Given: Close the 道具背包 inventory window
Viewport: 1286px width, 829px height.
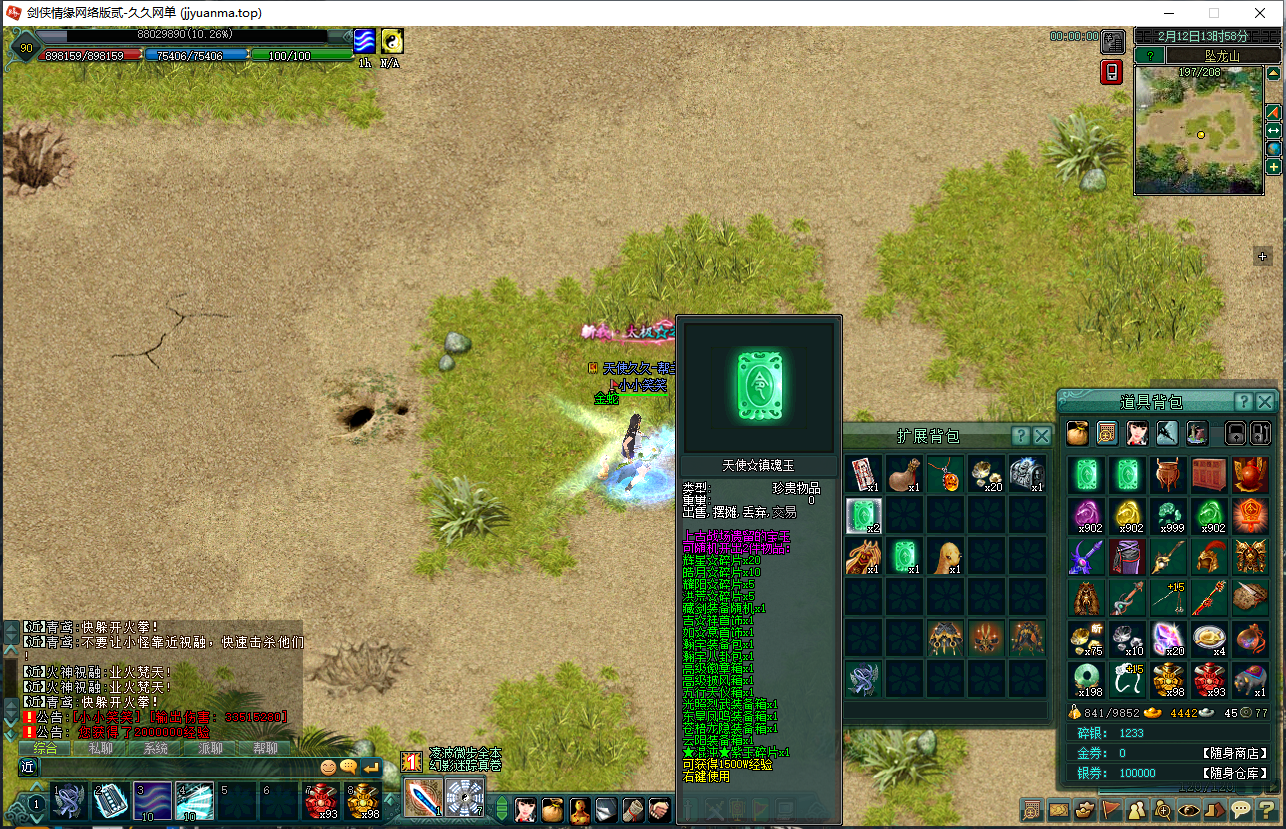Looking at the screenshot, I should pyautogui.click(x=1265, y=402).
